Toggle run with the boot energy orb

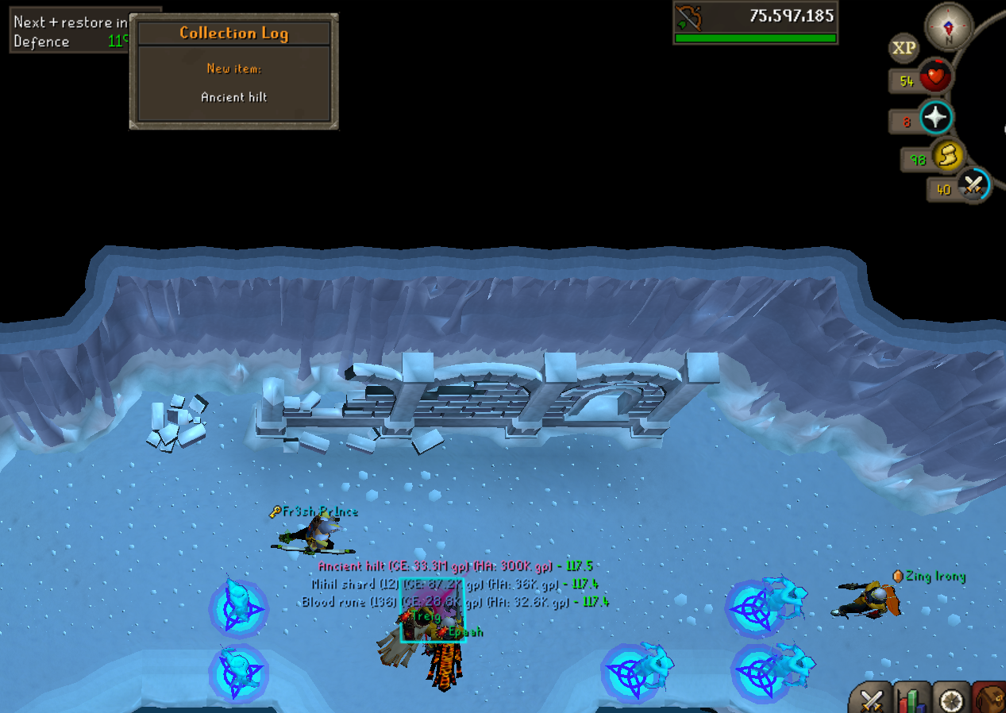click(947, 156)
